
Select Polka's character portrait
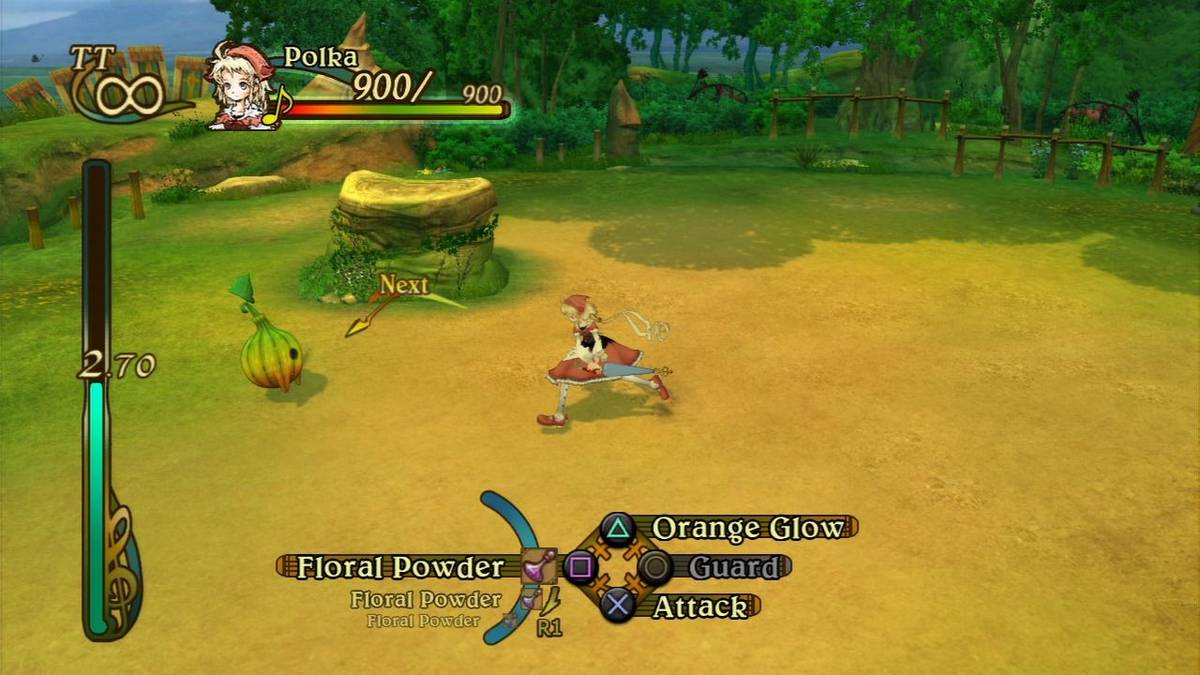pyautogui.click(x=240, y=86)
